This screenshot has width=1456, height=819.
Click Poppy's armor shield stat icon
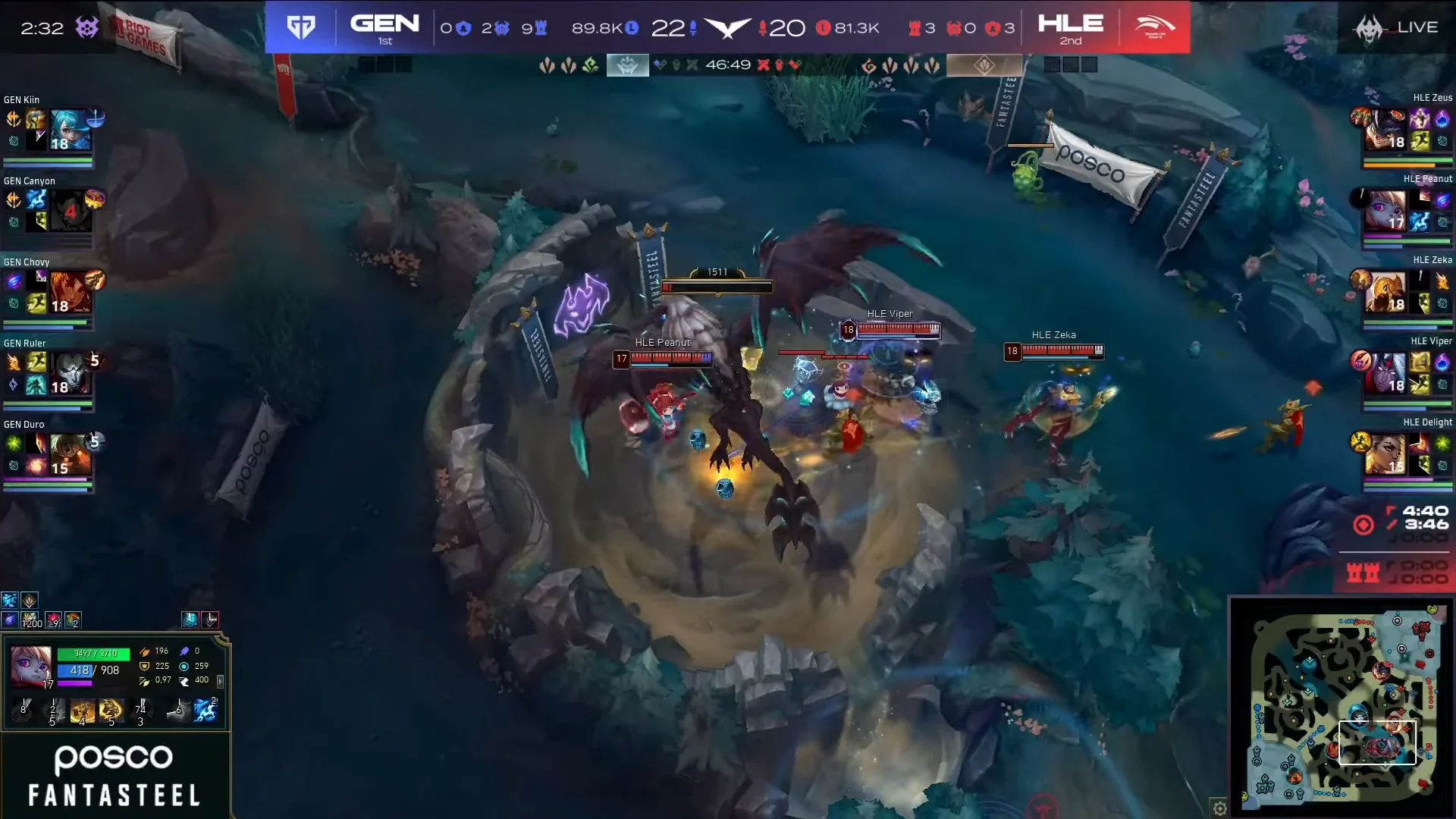pyautogui.click(x=145, y=667)
